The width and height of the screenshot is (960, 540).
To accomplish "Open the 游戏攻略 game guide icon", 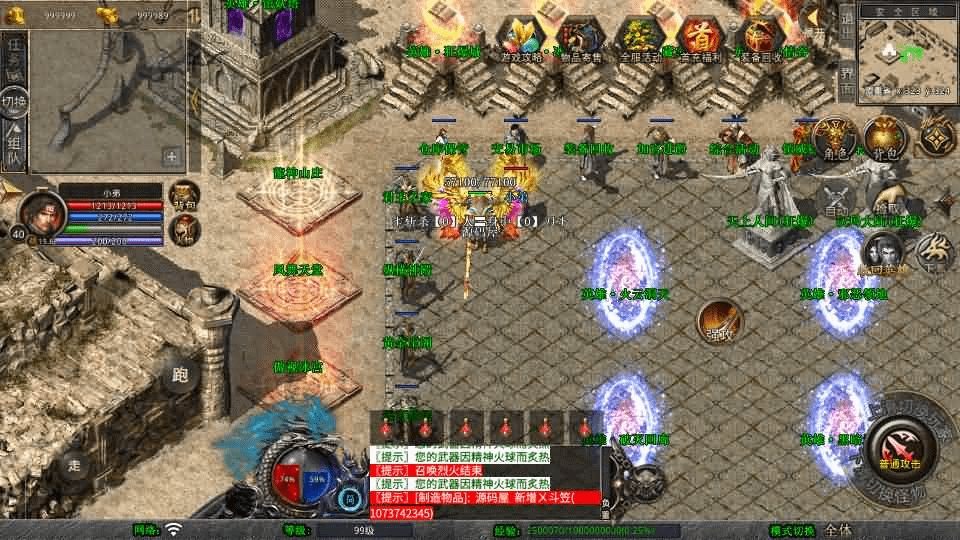I will point(520,40).
